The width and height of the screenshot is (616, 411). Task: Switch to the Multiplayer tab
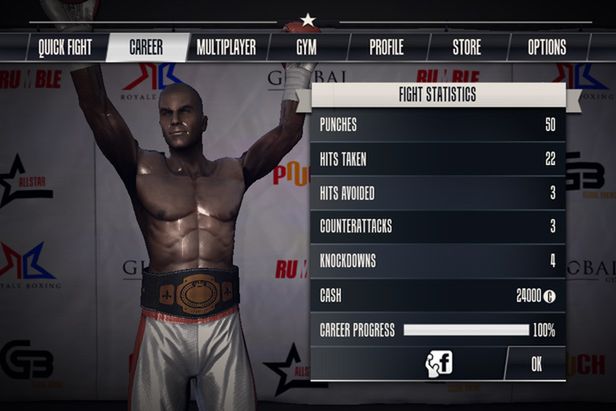[226, 47]
